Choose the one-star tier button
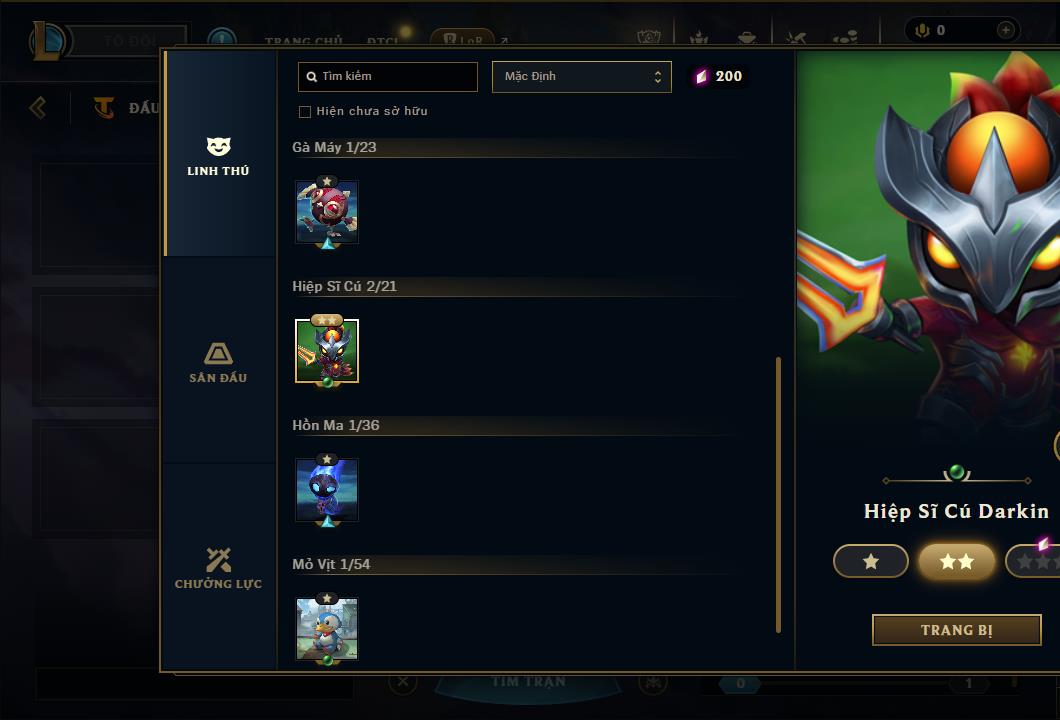Screen dimensions: 1060x720 click(x=870, y=562)
